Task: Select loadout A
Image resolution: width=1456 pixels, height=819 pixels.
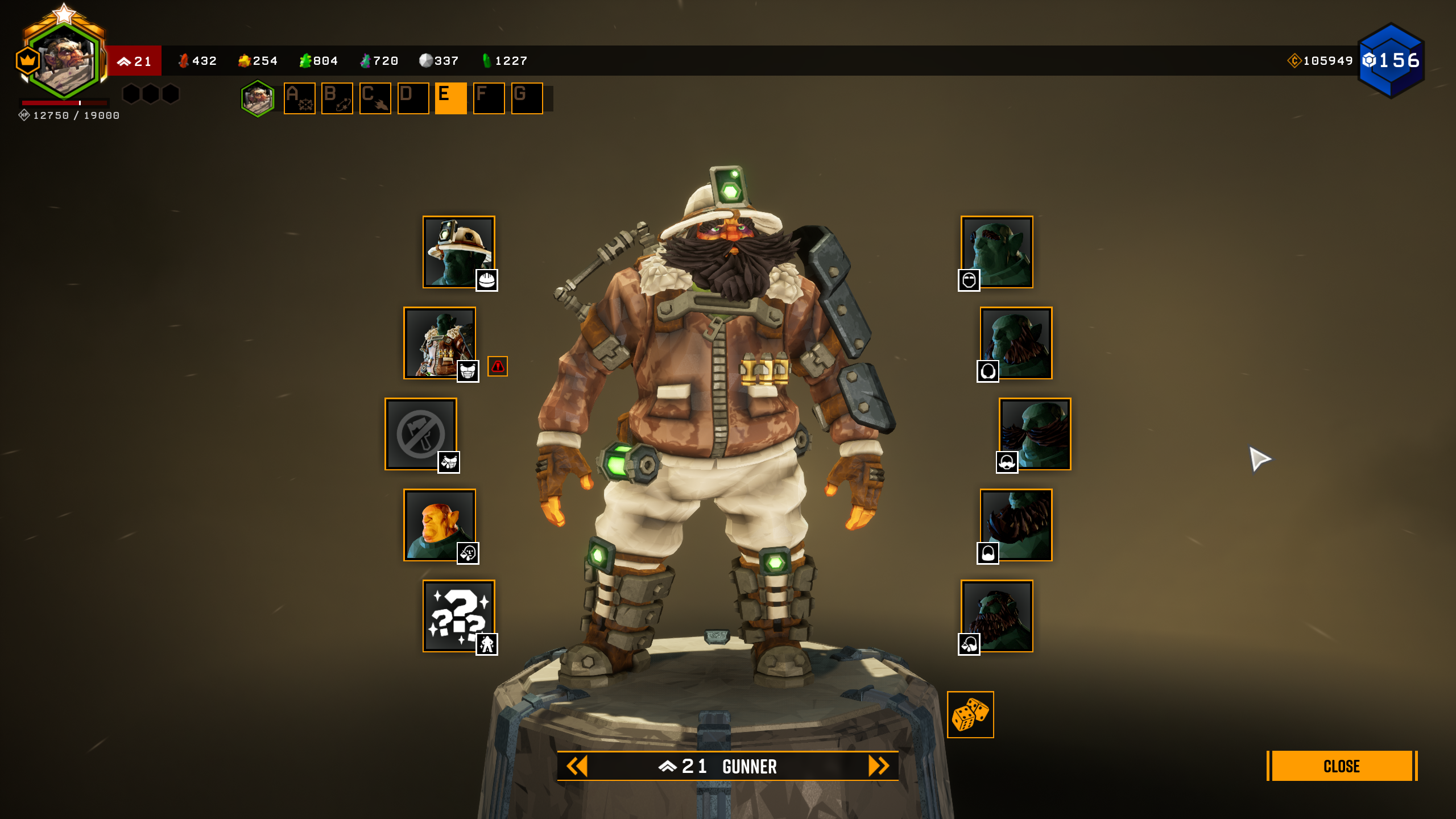Action: coord(299,98)
